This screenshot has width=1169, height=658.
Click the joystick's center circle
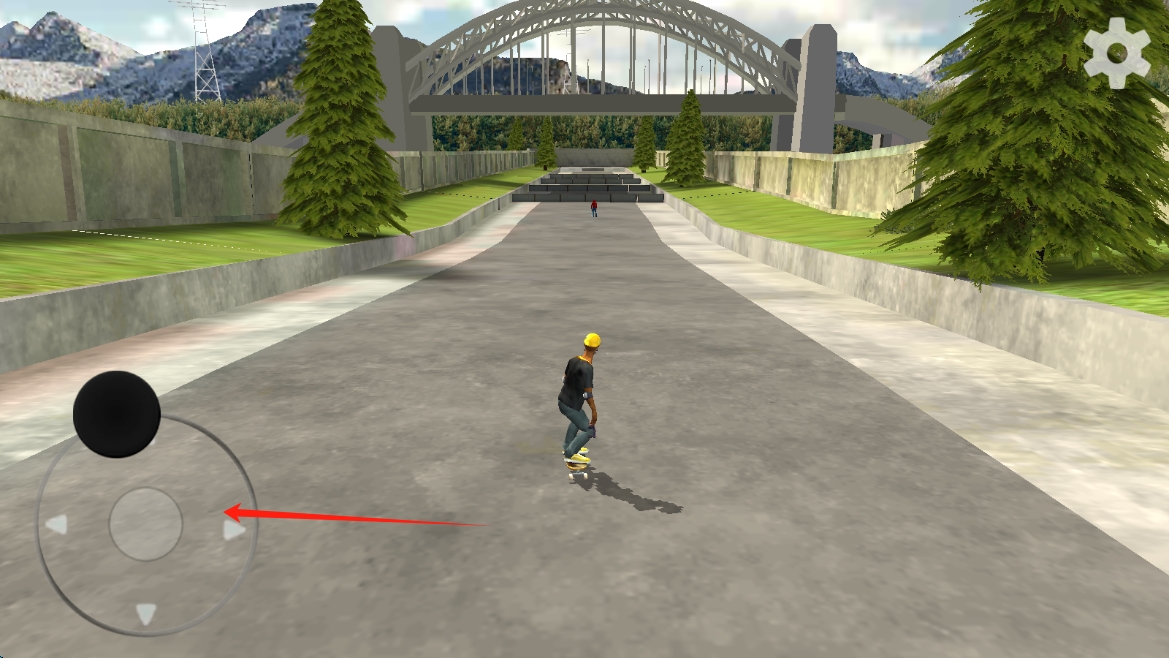pyautogui.click(x=146, y=524)
